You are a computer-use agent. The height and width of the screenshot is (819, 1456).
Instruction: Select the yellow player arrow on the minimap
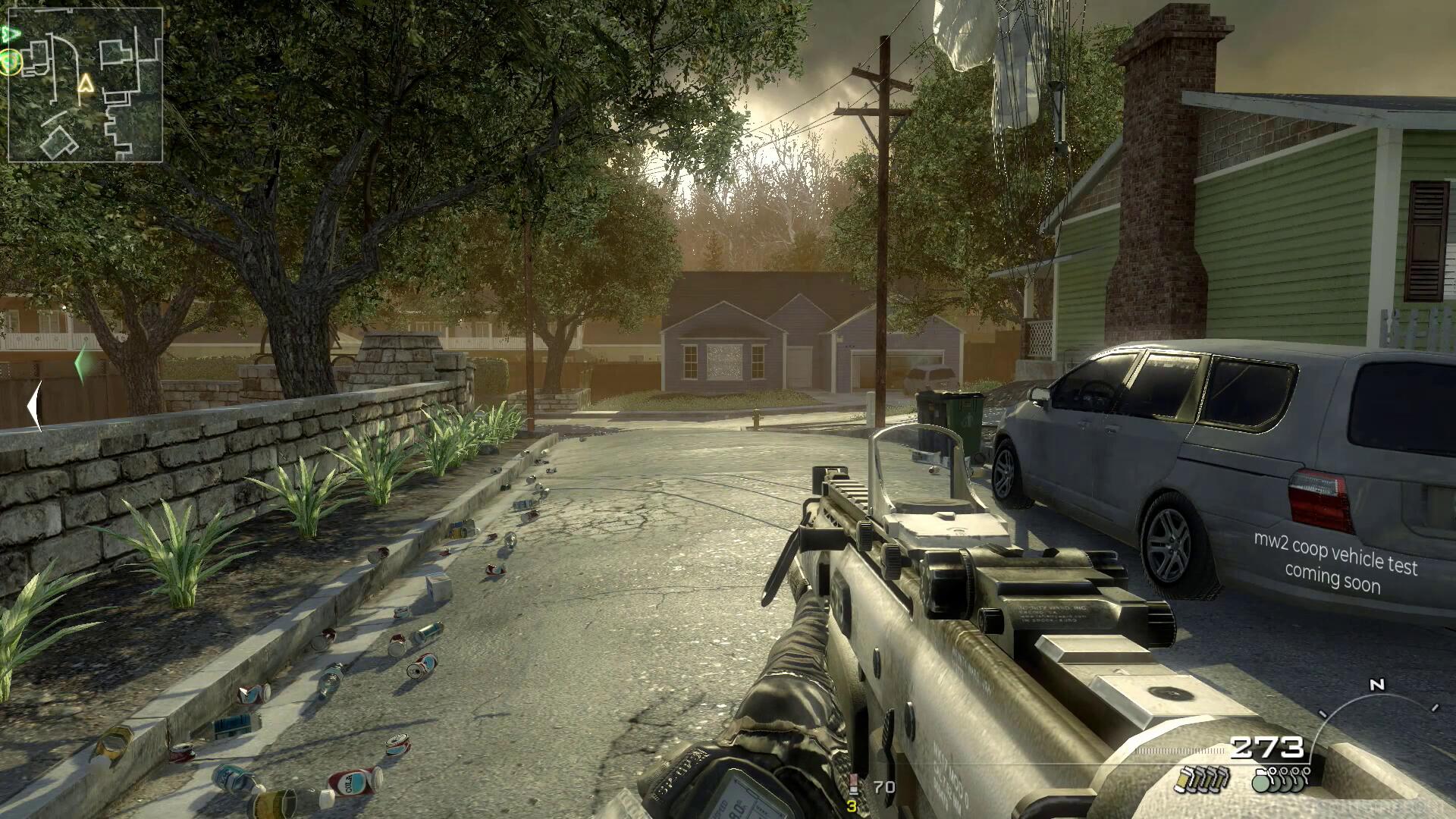[x=86, y=83]
